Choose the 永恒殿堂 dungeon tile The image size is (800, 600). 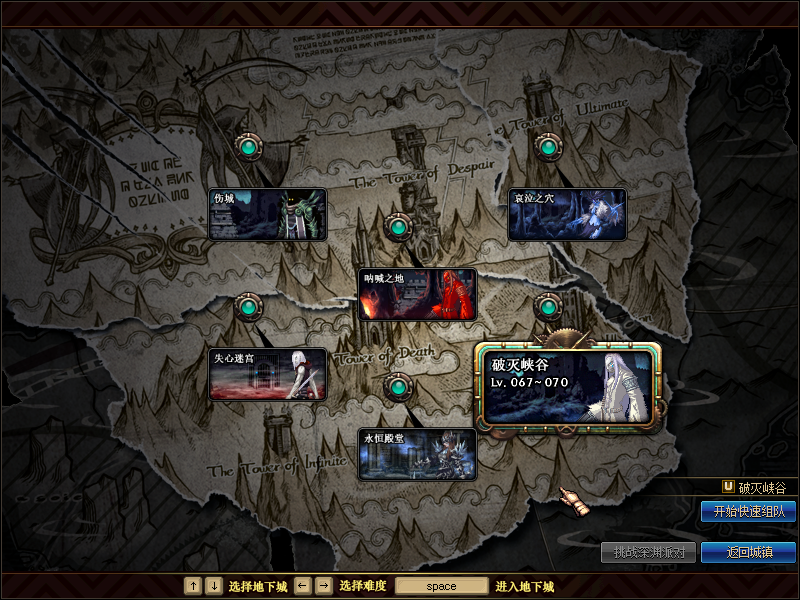(x=417, y=454)
